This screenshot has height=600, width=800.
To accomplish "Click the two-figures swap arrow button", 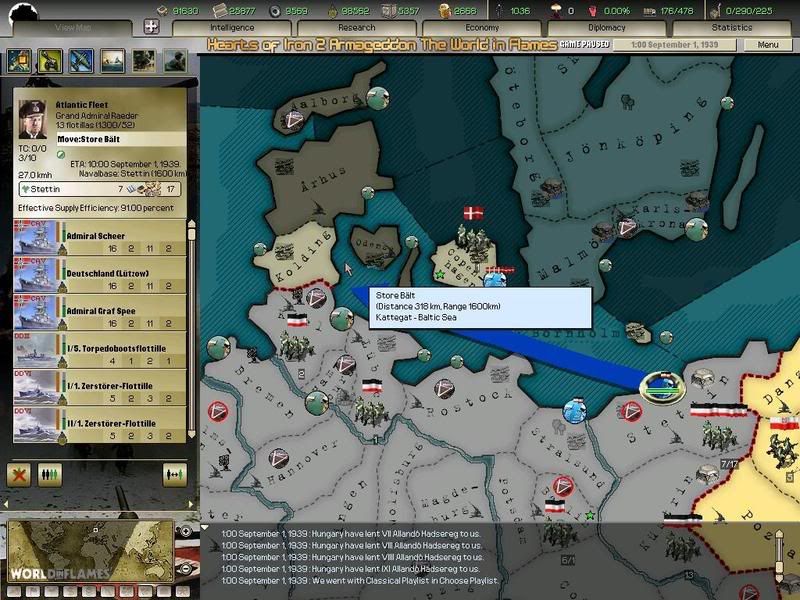I will (175, 474).
